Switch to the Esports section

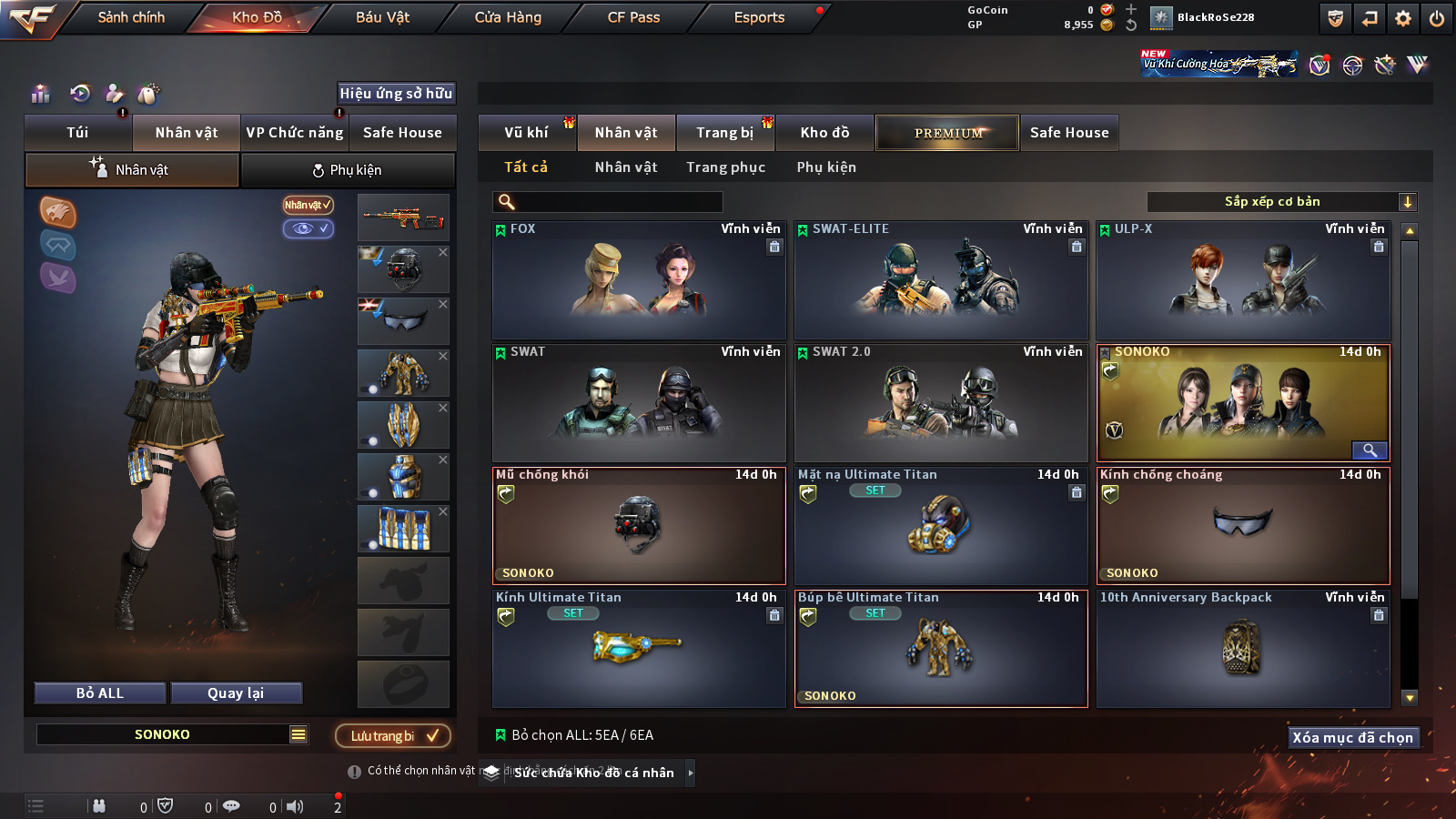[759, 17]
